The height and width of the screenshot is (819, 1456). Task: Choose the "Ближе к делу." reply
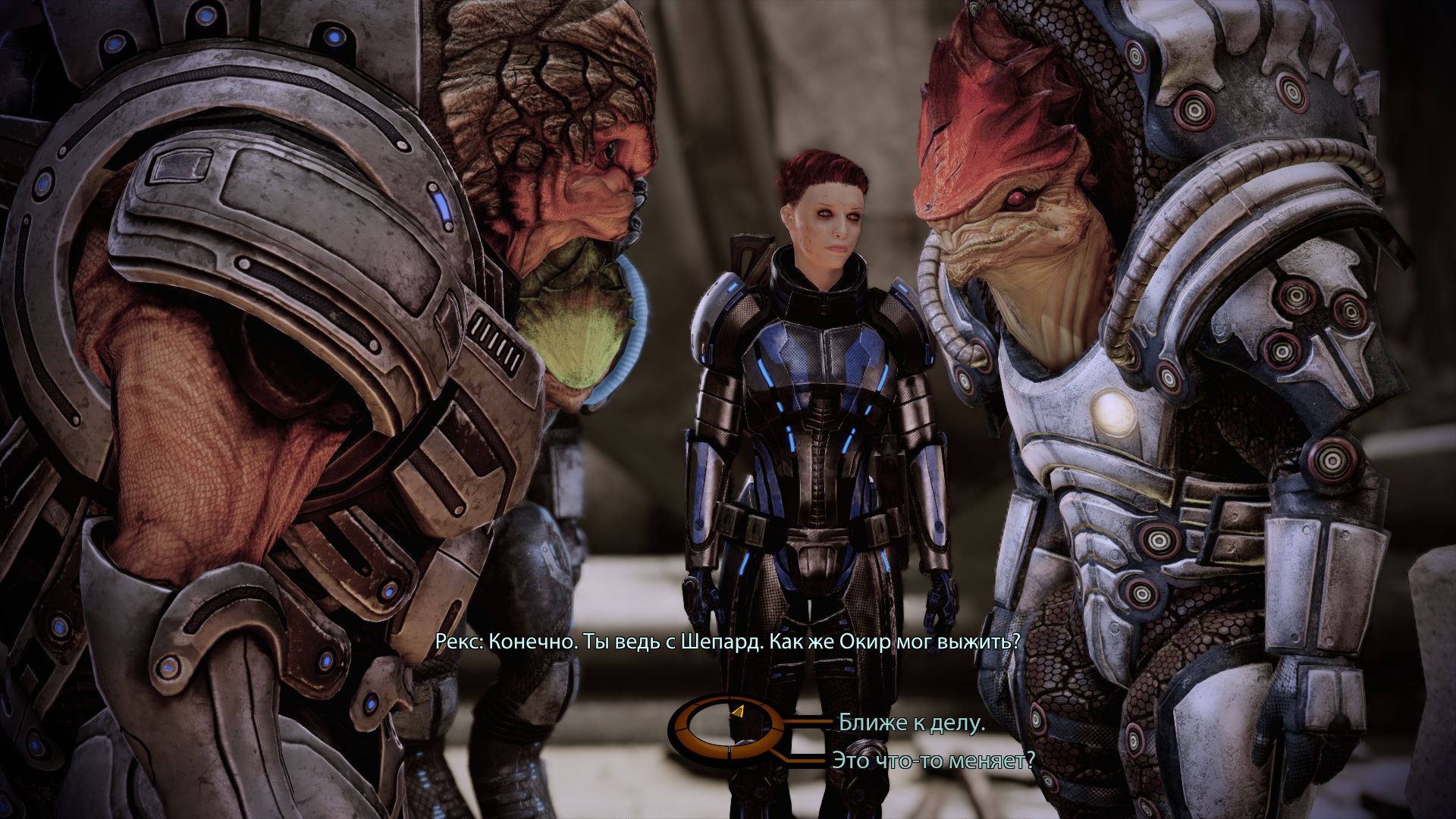[x=912, y=723]
